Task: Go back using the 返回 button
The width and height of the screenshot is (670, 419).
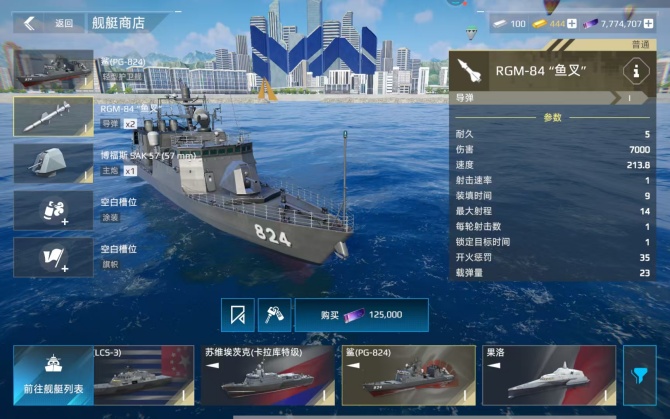Action: [x=50, y=23]
